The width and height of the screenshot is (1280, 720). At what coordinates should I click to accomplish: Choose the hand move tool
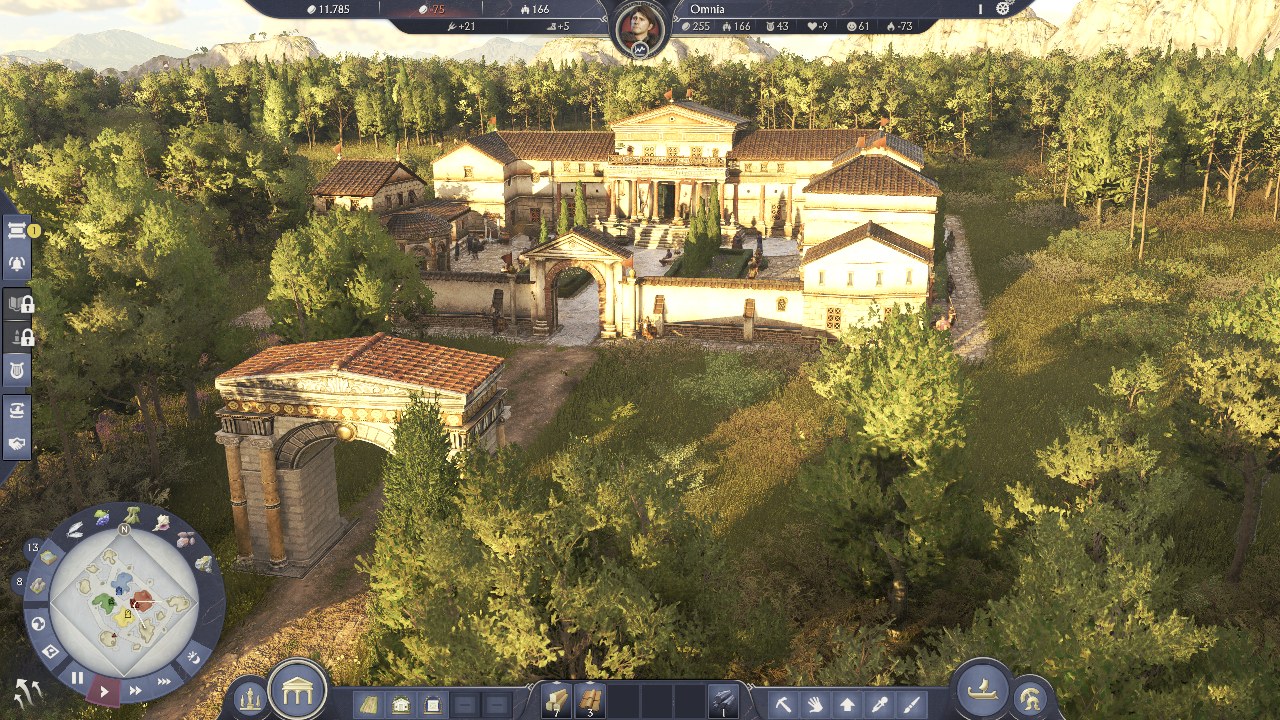coord(815,704)
